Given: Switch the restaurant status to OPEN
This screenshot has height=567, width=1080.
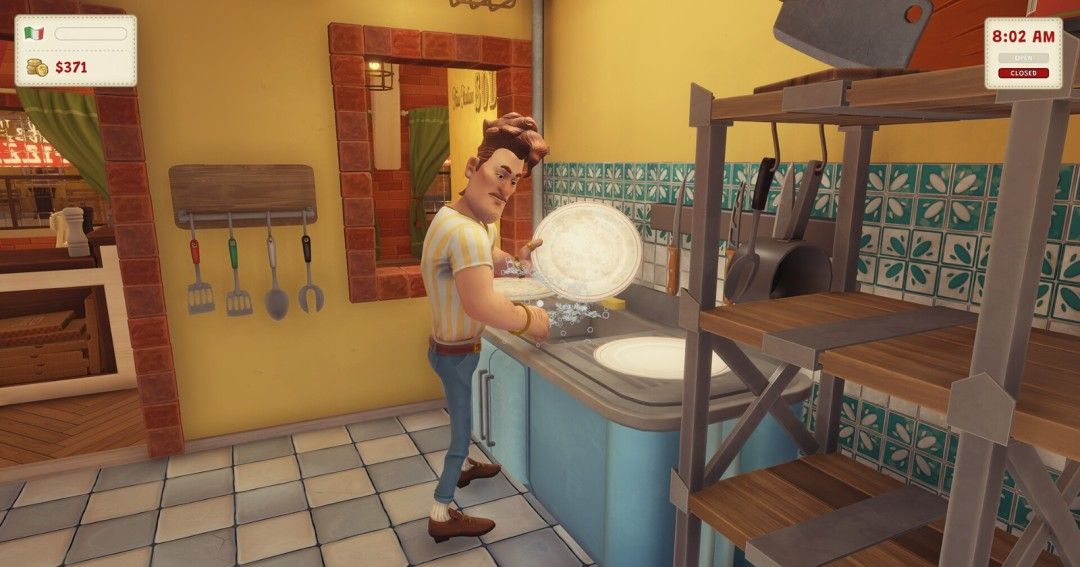Looking at the screenshot, I should (1023, 58).
